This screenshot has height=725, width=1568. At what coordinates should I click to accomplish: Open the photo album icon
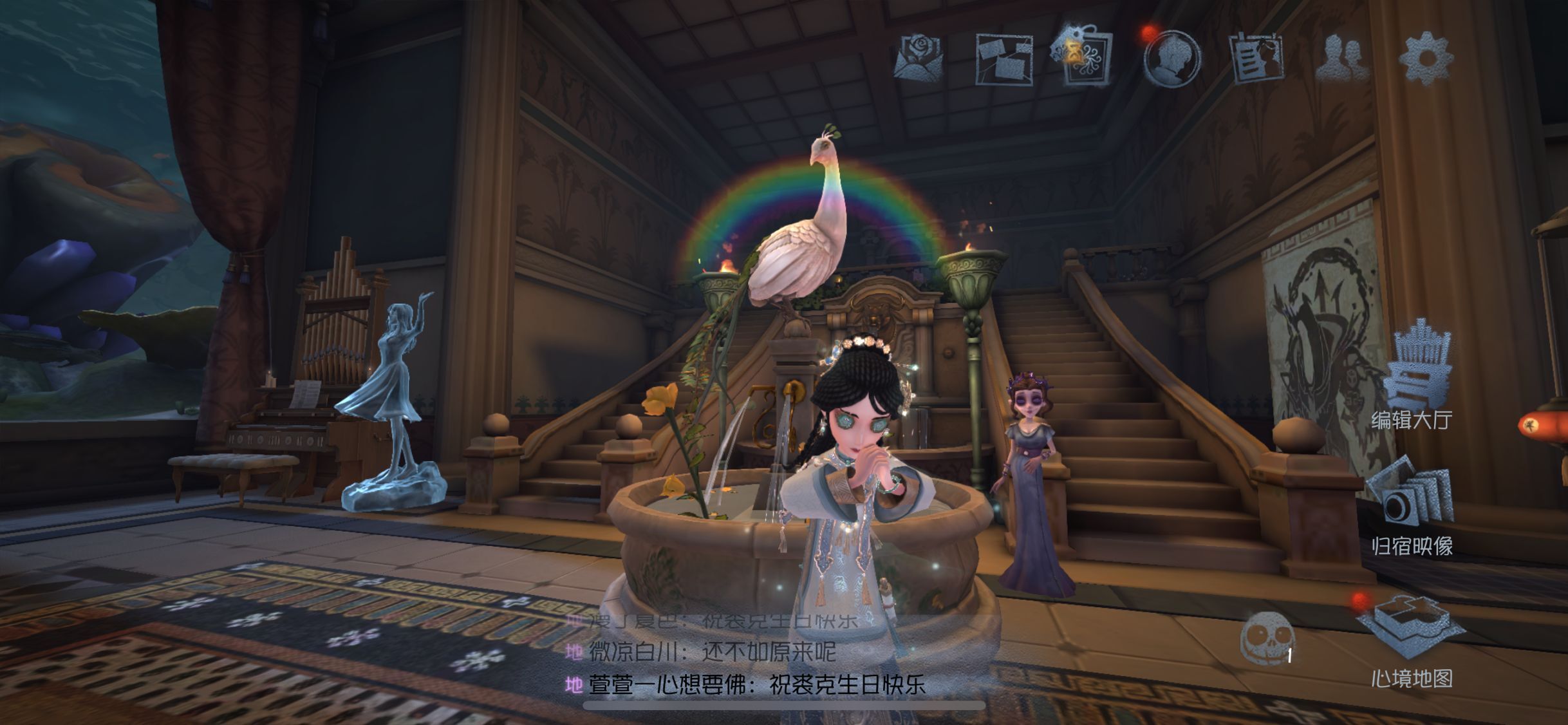pos(1003,59)
